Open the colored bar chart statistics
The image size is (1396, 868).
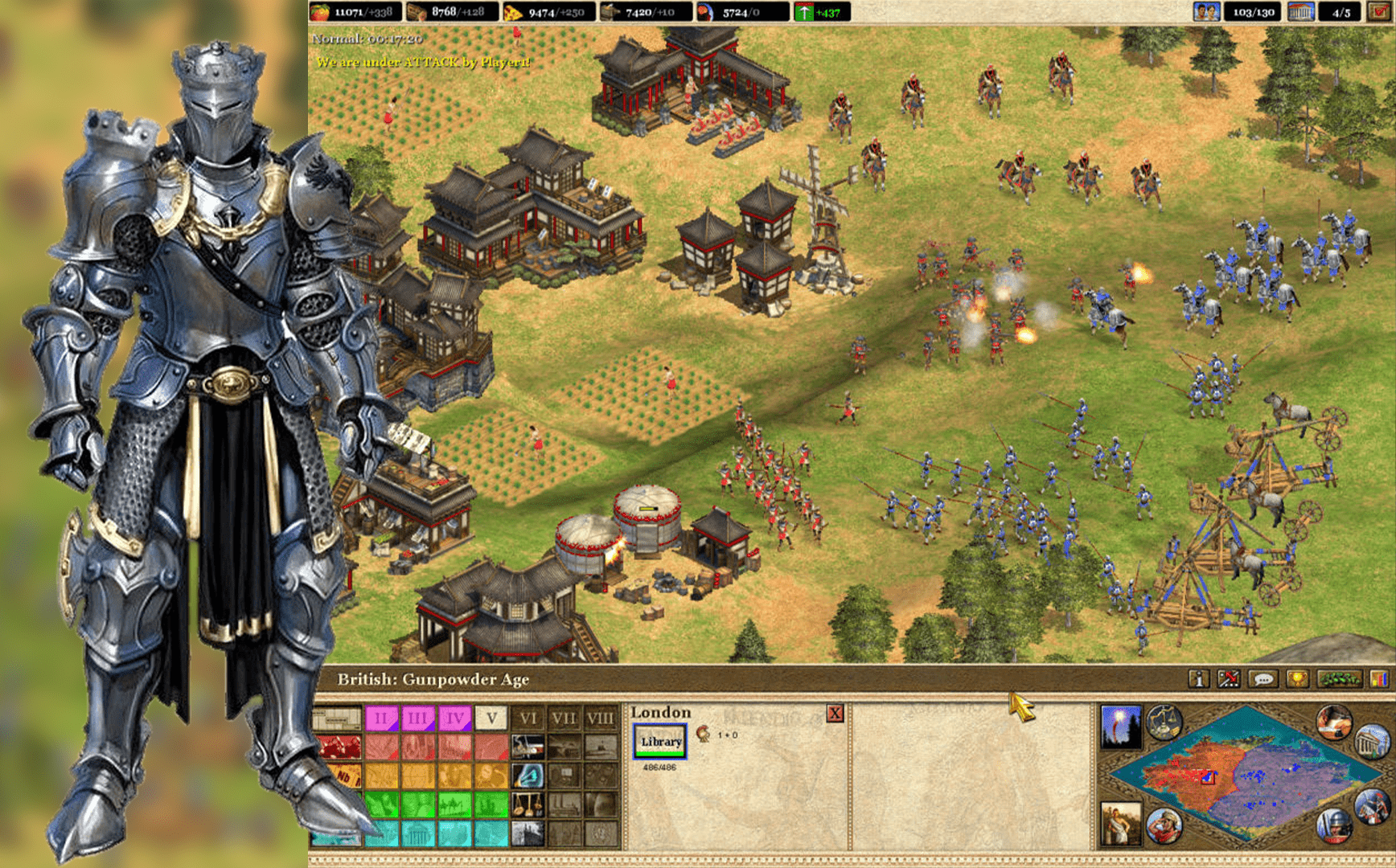tap(1378, 679)
